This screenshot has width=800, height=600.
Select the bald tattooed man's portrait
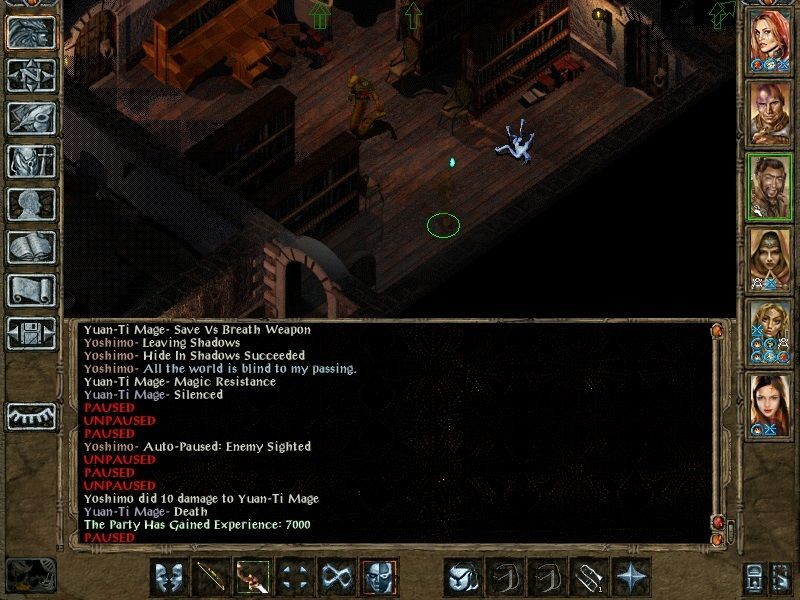point(770,112)
